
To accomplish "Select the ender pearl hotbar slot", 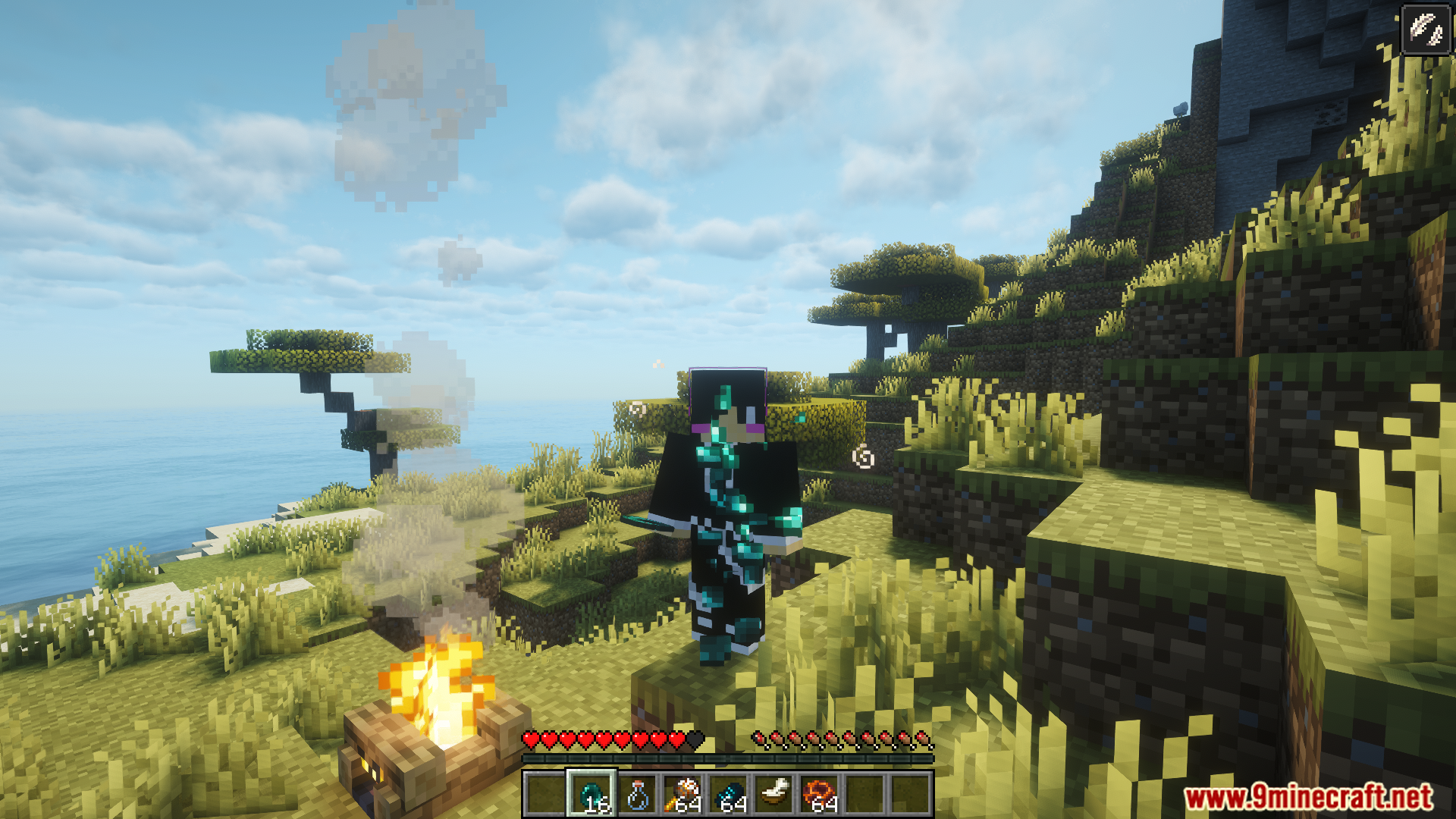I will pyautogui.click(x=591, y=794).
